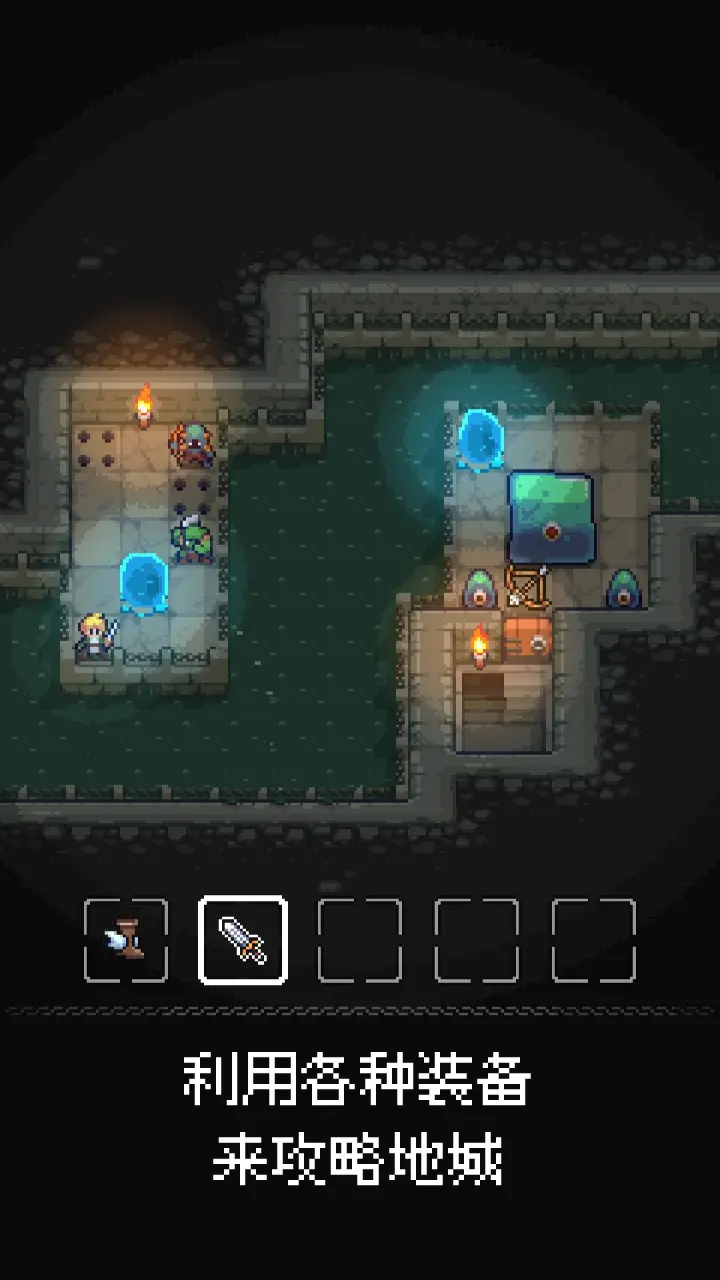Select the winged boot item slot
This screenshot has width=720, height=1280.
126,940
